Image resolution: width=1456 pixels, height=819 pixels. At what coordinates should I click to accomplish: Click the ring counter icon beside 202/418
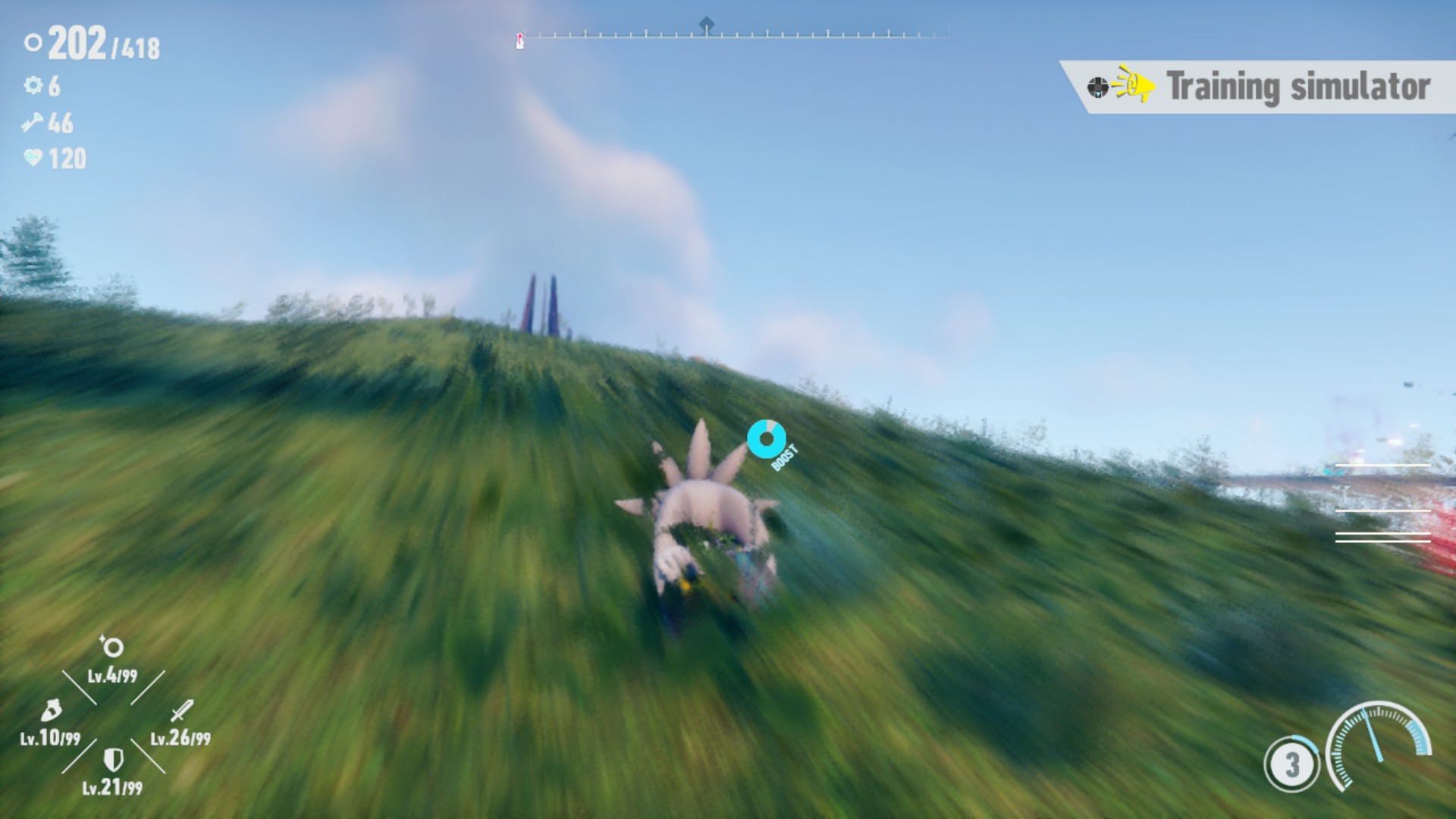tap(32, 43)
